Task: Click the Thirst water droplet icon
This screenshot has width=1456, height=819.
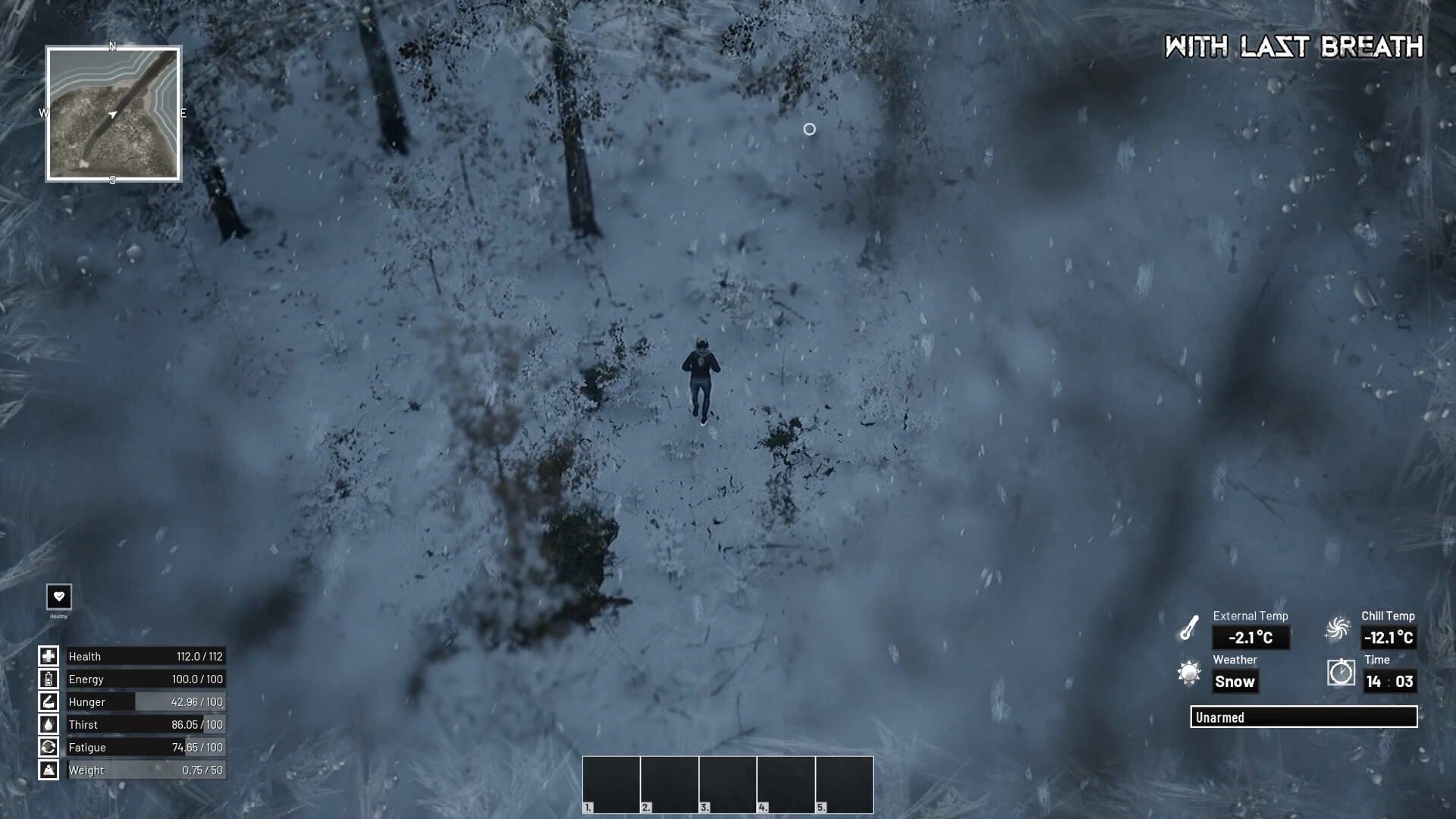Action: (49, 724)
